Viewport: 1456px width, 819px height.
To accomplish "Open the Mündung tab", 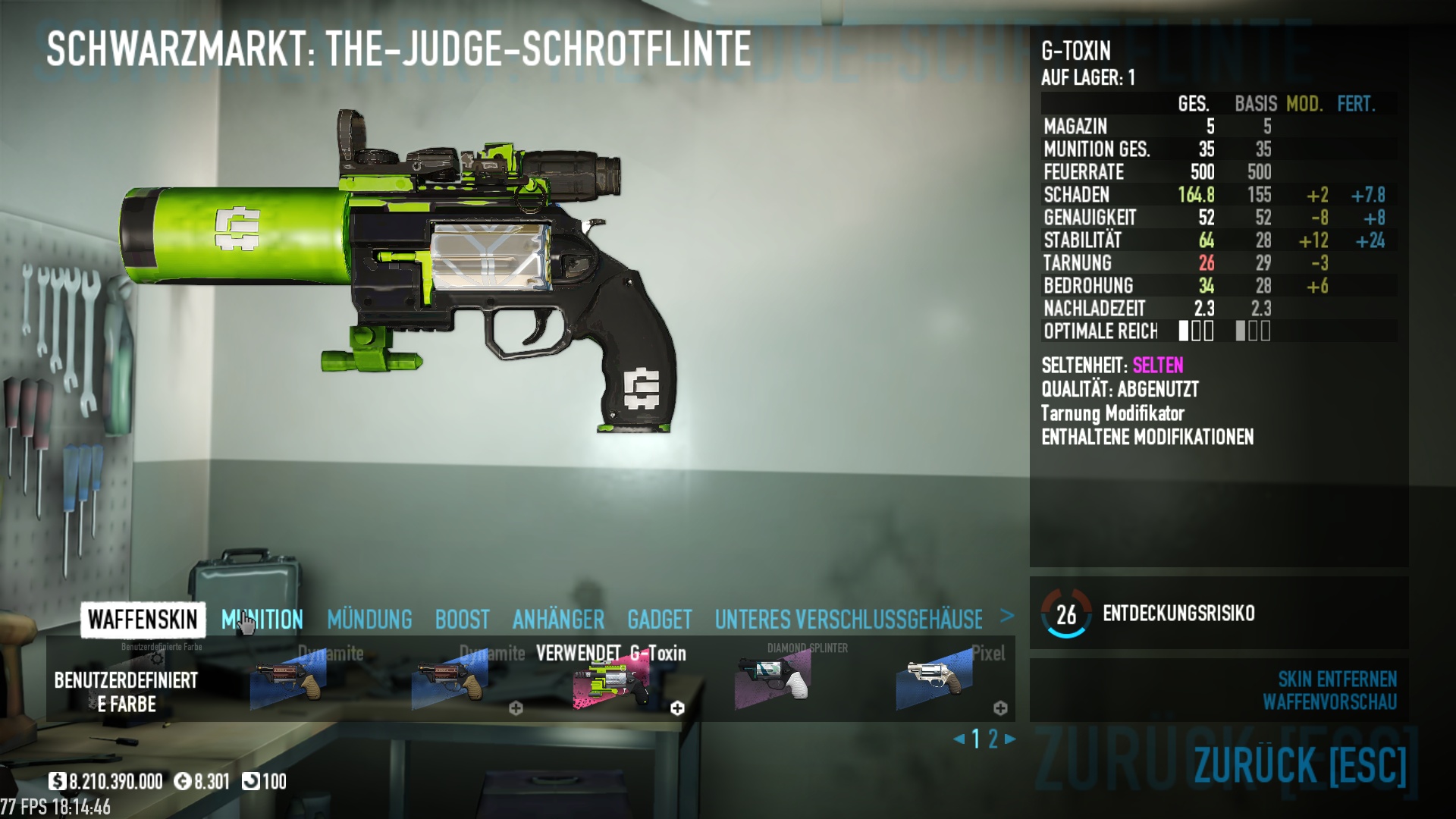I will click(x=369, y=620).
